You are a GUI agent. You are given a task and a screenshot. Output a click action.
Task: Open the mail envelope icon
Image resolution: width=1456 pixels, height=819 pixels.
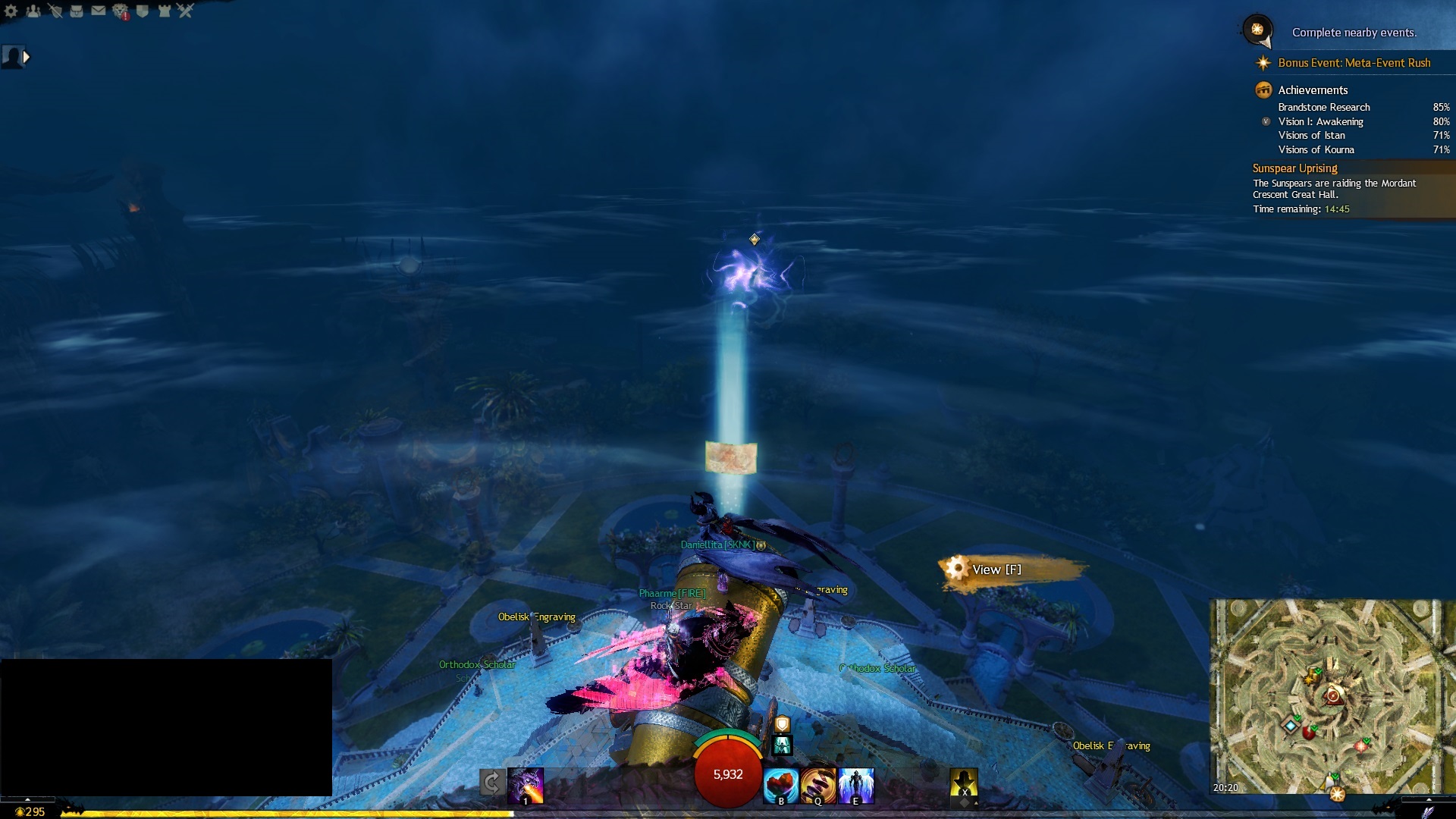(99, 11)
